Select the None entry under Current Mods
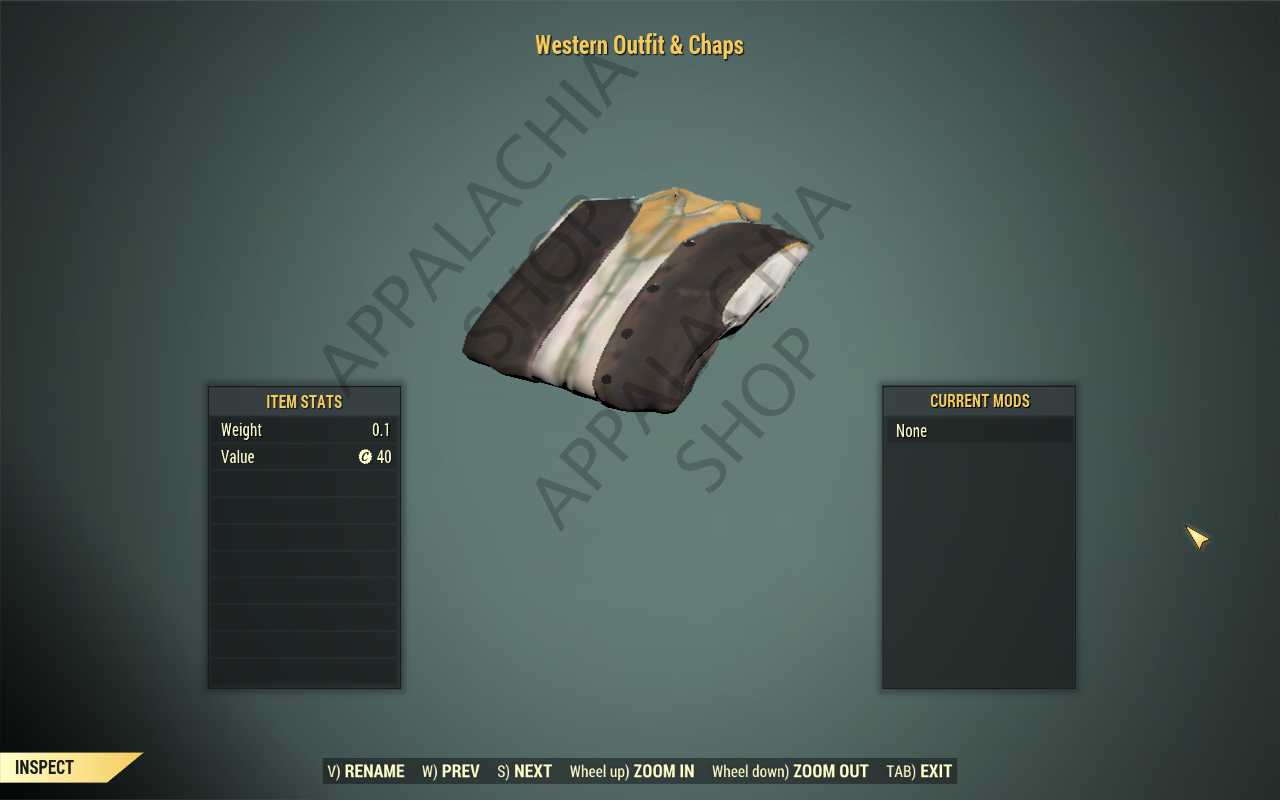 pyautogui.click(x=912, y=431)
